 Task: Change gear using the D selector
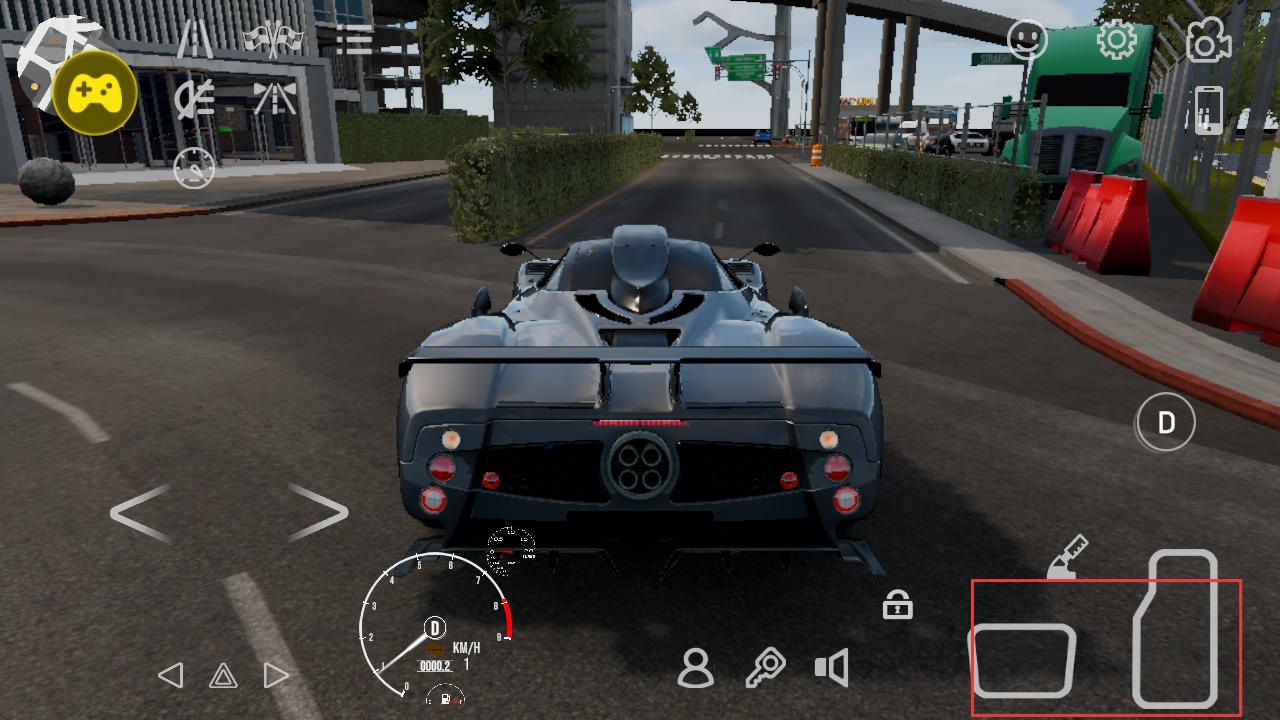pos(1165,423)
